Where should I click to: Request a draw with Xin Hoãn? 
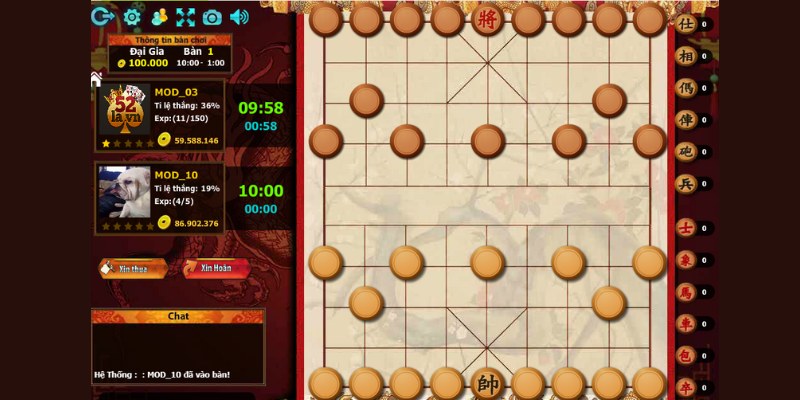[x=216, y=268]
